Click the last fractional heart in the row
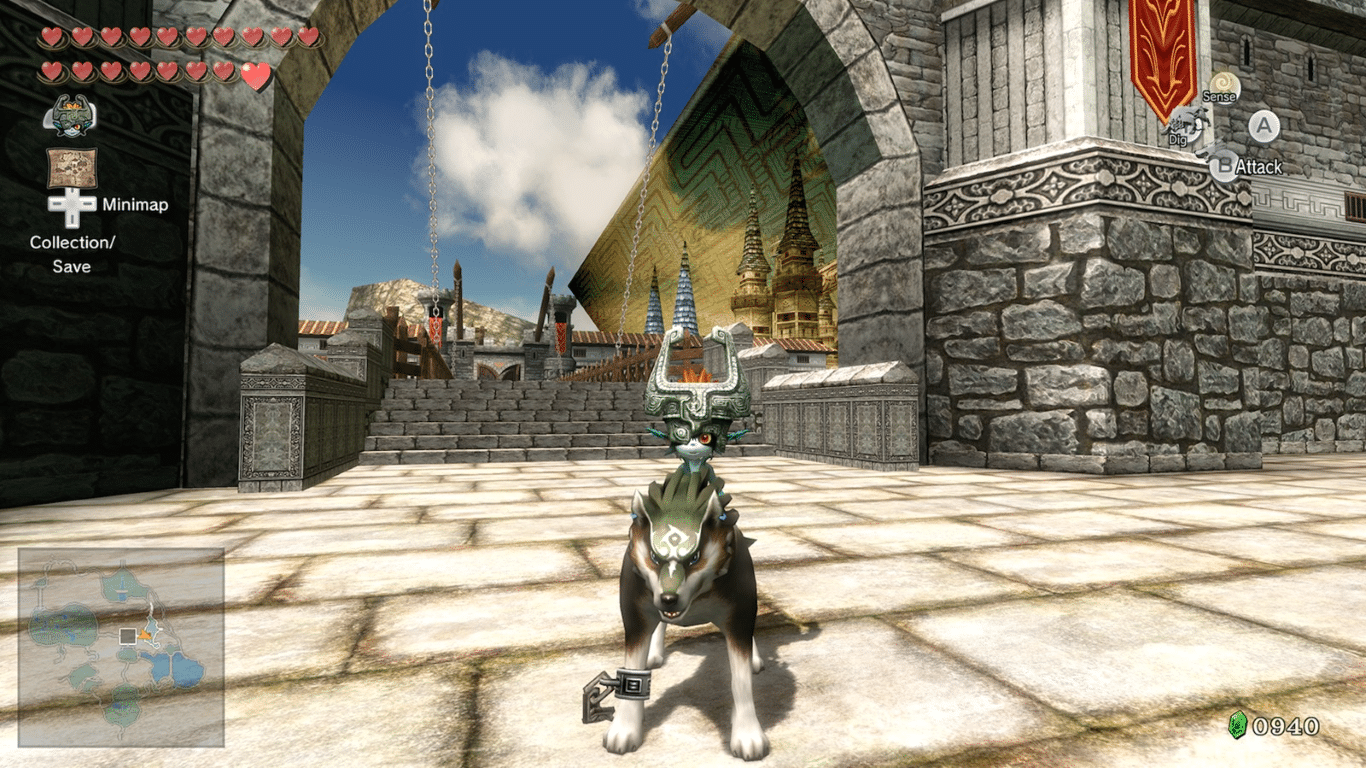Screen dimensions: 1366x768 pyautogui.click(x=256, y=74)
